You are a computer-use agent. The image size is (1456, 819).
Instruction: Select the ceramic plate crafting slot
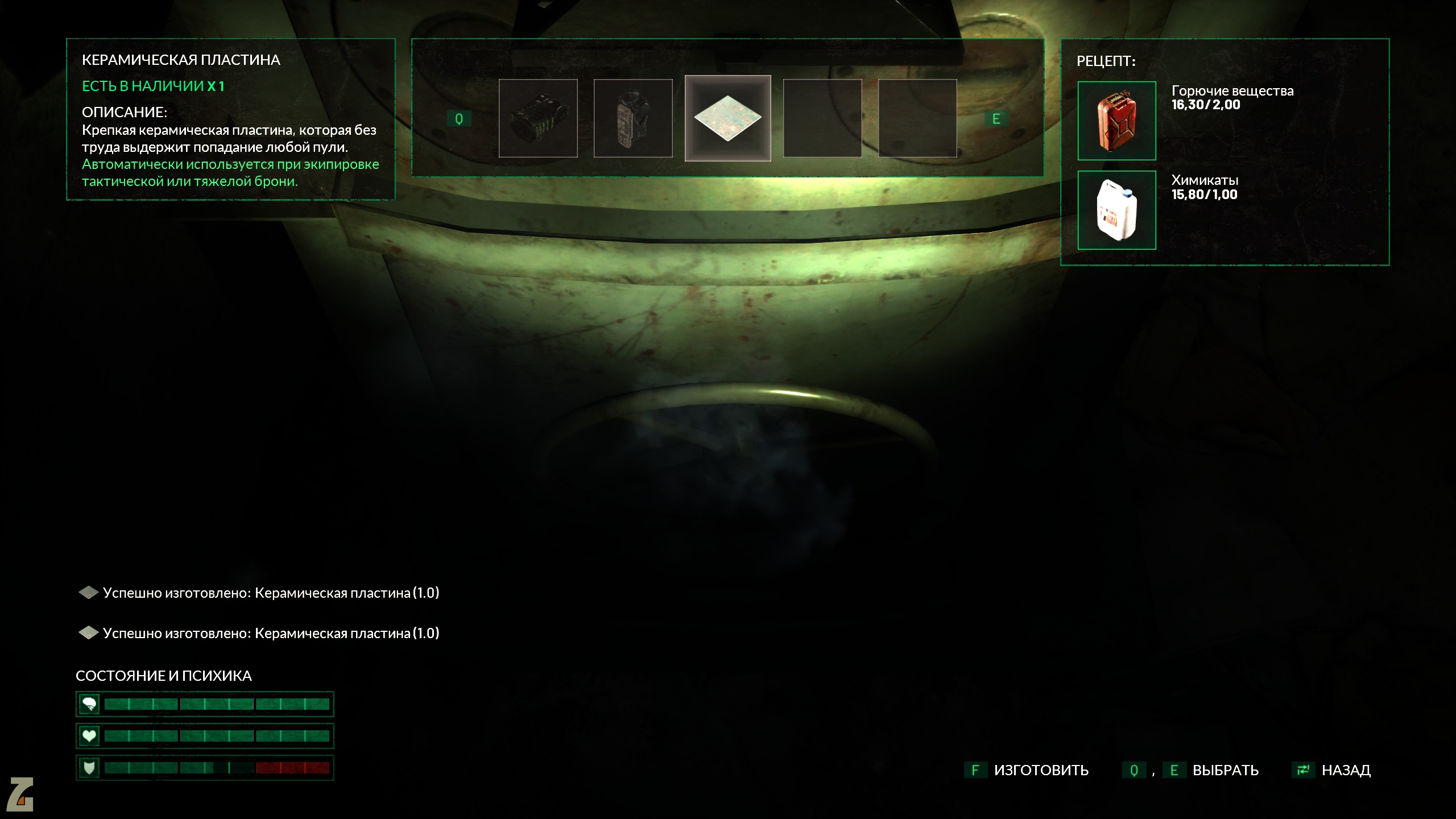[727, 118]
